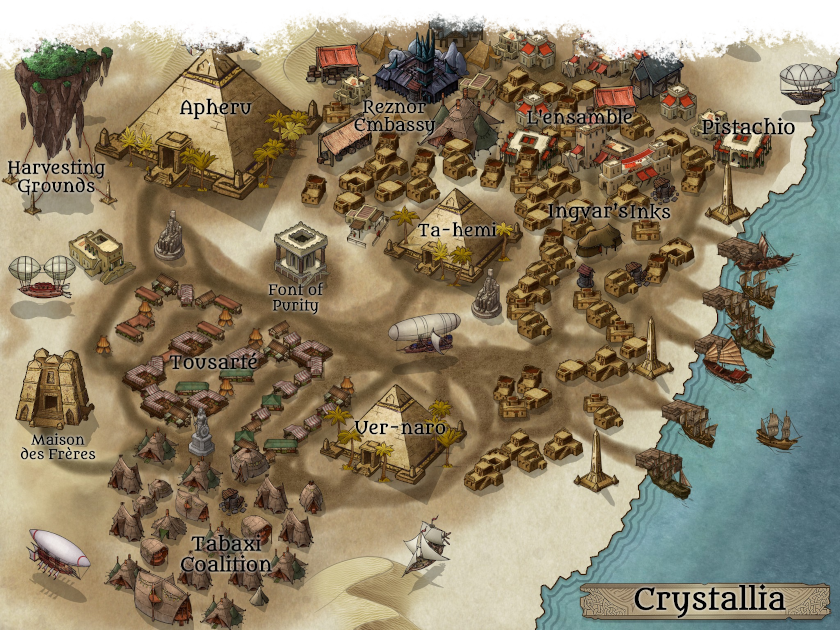Screen dimensions: 840x630
Task: Select L'ensamble district label
Action: 579,117
